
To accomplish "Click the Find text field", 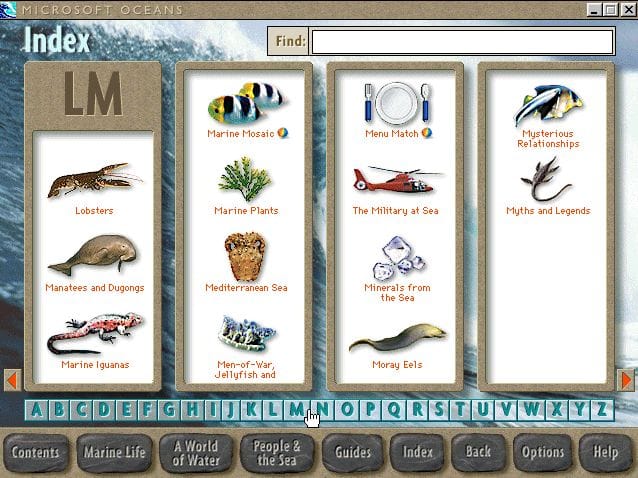I will pyautogui.click(x=462, y=41).
